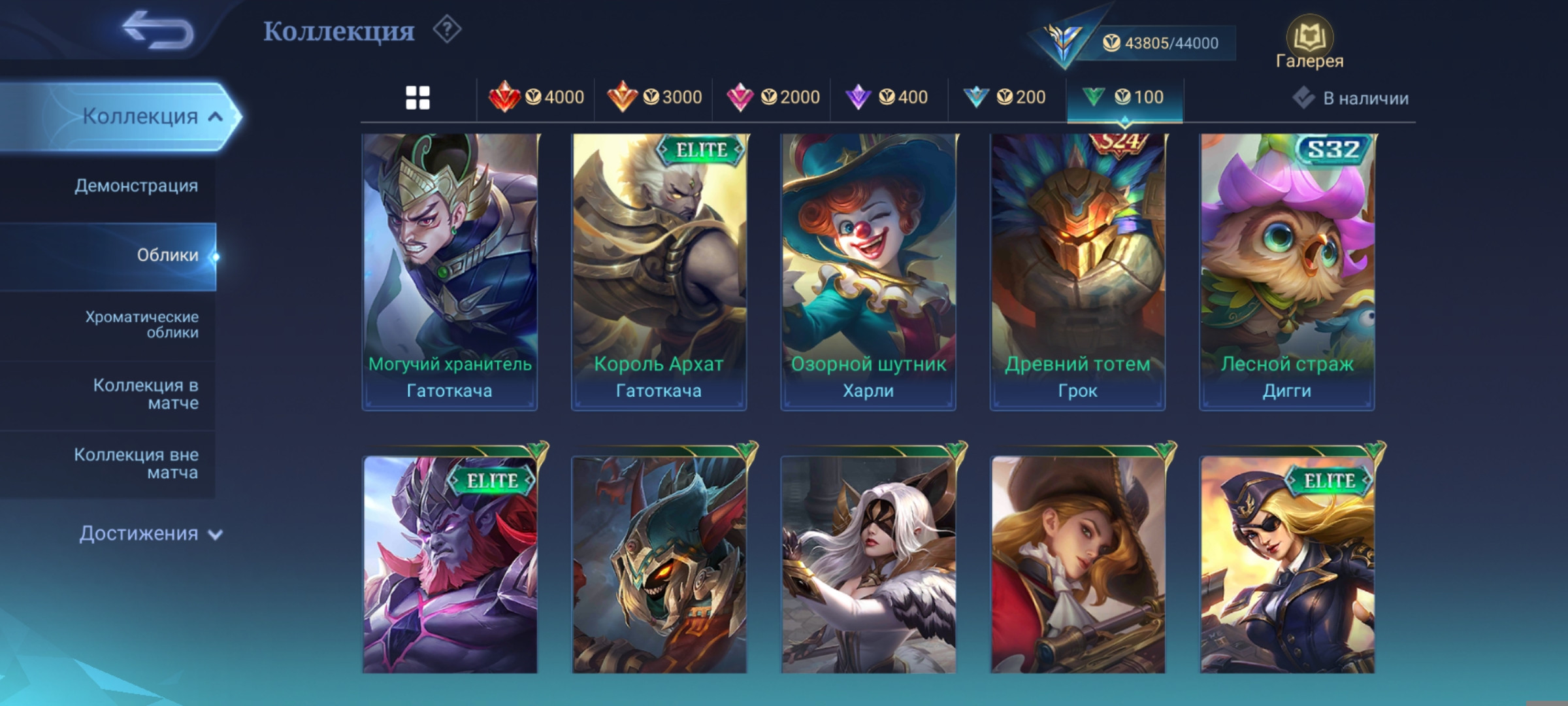Pick the Лесной страж Дигги skin card
The height and width of the screenshot is (706, 1568).
(x=1286, y=271)
